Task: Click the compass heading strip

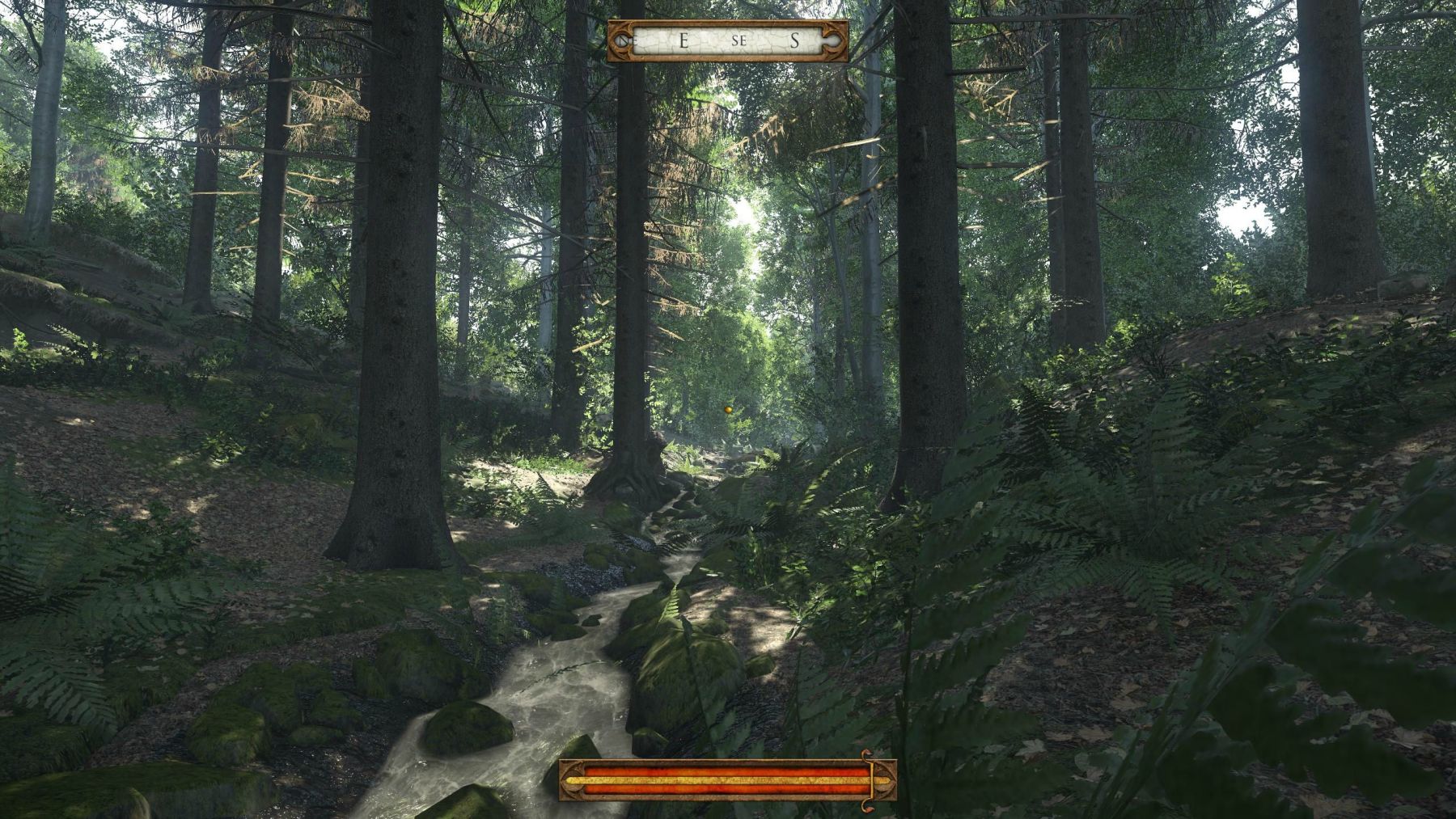Action: [728, 40]
